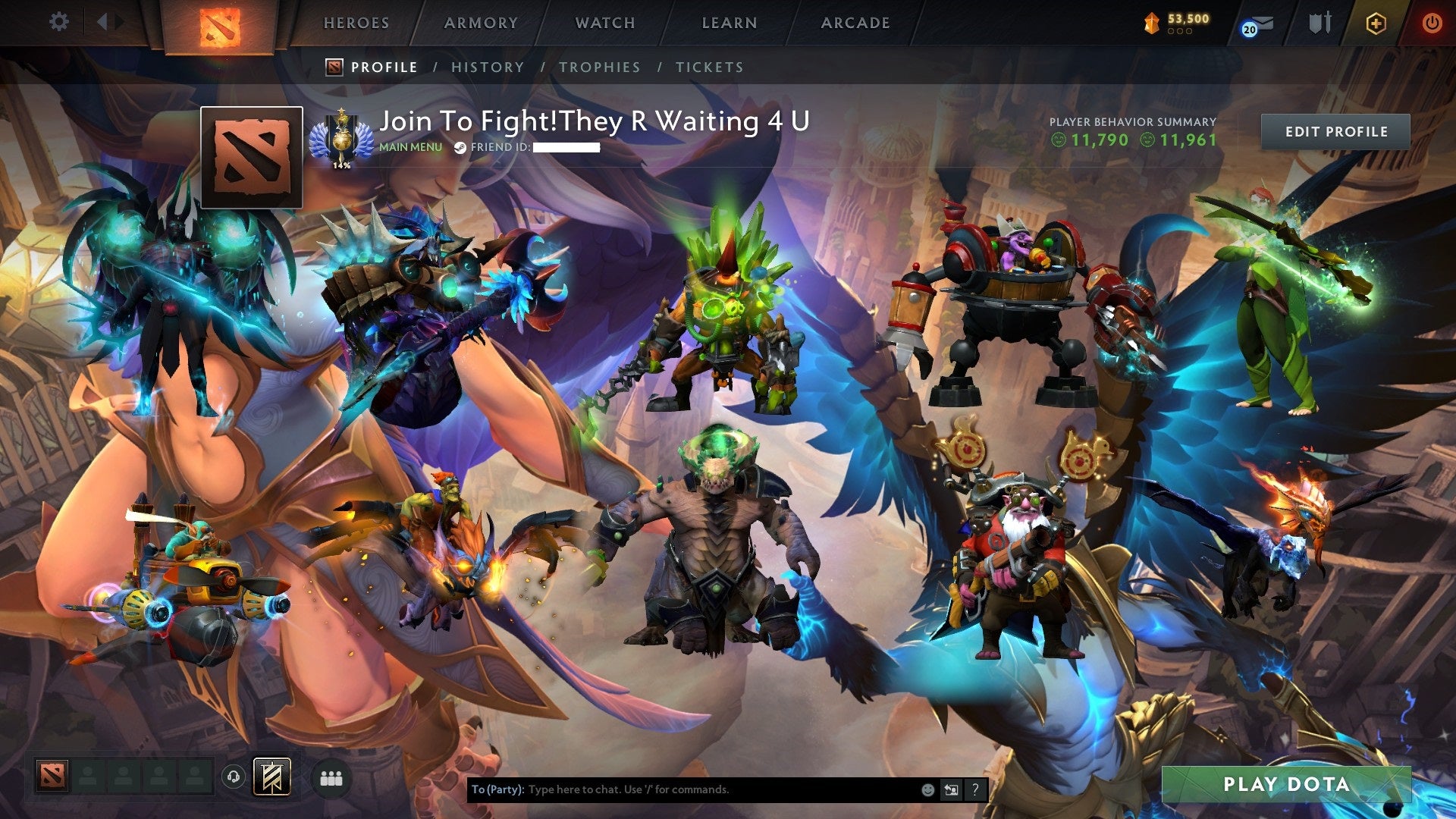The height and width of the screenshot is (819, 1456).
Task: Open the Armory via the shield and sword icon
Action: [1319, 21]
